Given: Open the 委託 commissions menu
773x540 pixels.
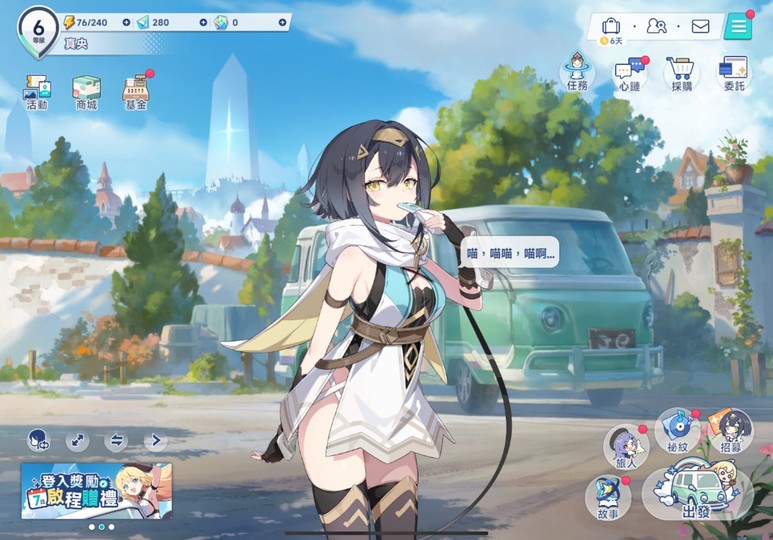Looking at the screenshot, I should (x=734, y=74).
